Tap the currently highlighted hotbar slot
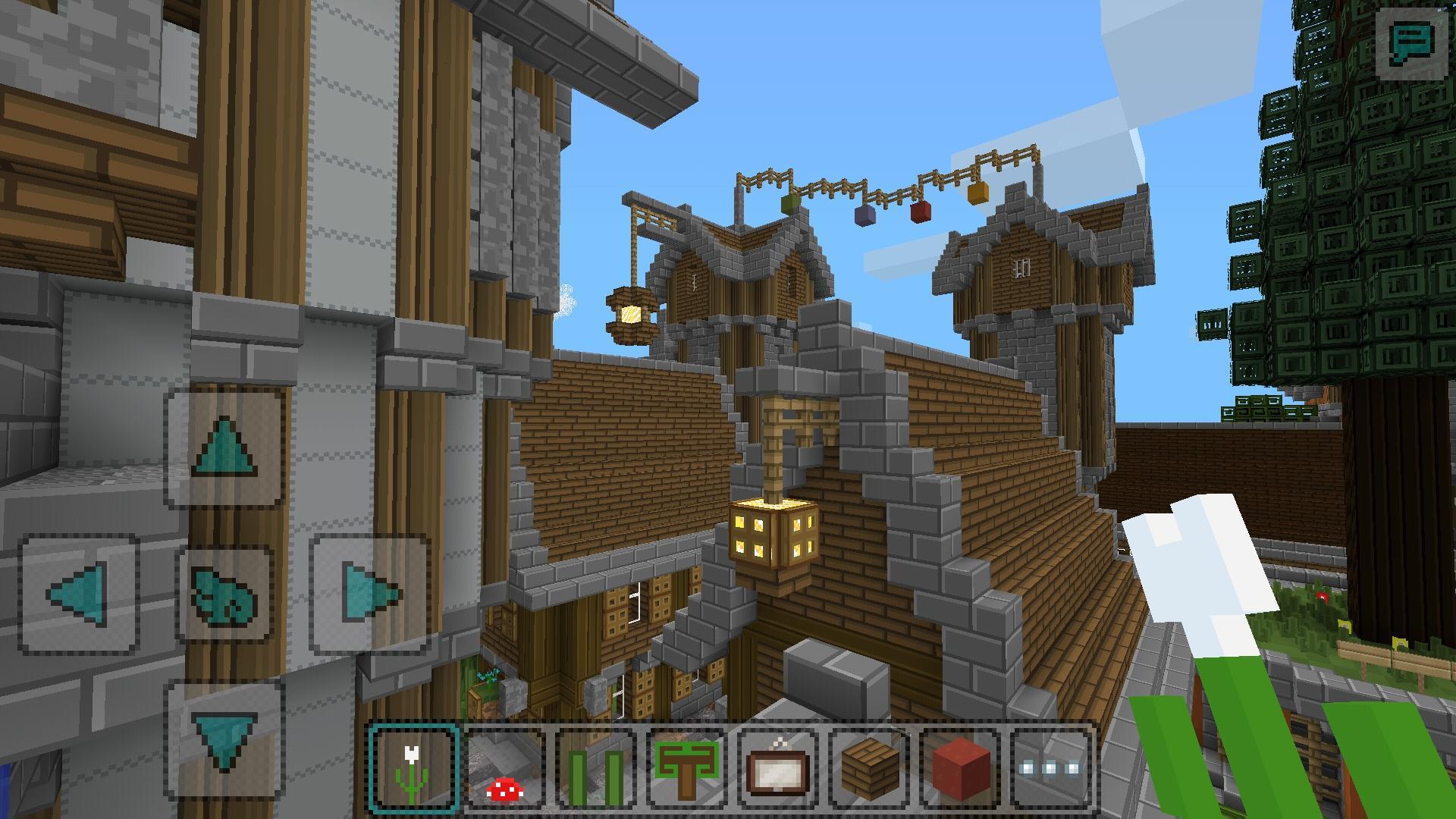This screenshot has height=819, width=1456. (x=413, y=764)
